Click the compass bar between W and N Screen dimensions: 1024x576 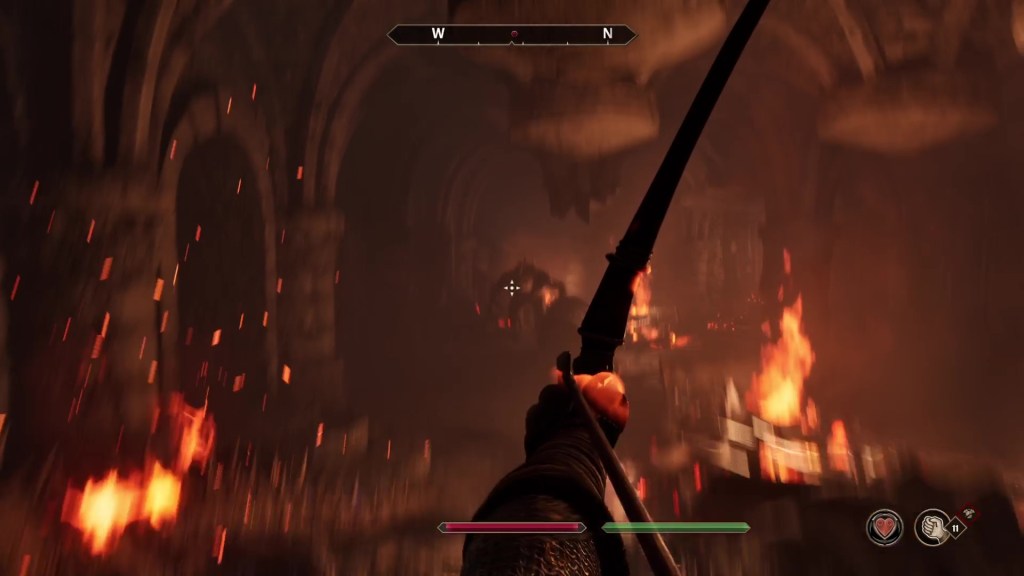[x=512, y=34]
